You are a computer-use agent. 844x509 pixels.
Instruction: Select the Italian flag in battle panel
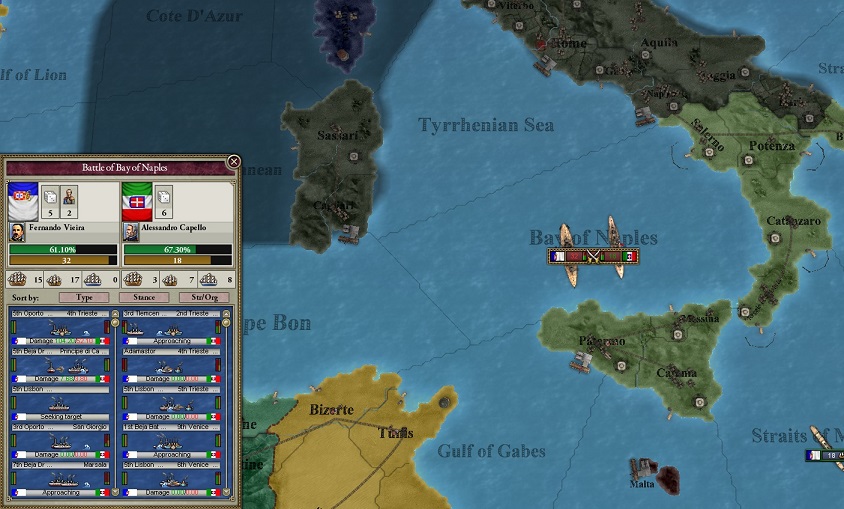click(x=137, y=200)
